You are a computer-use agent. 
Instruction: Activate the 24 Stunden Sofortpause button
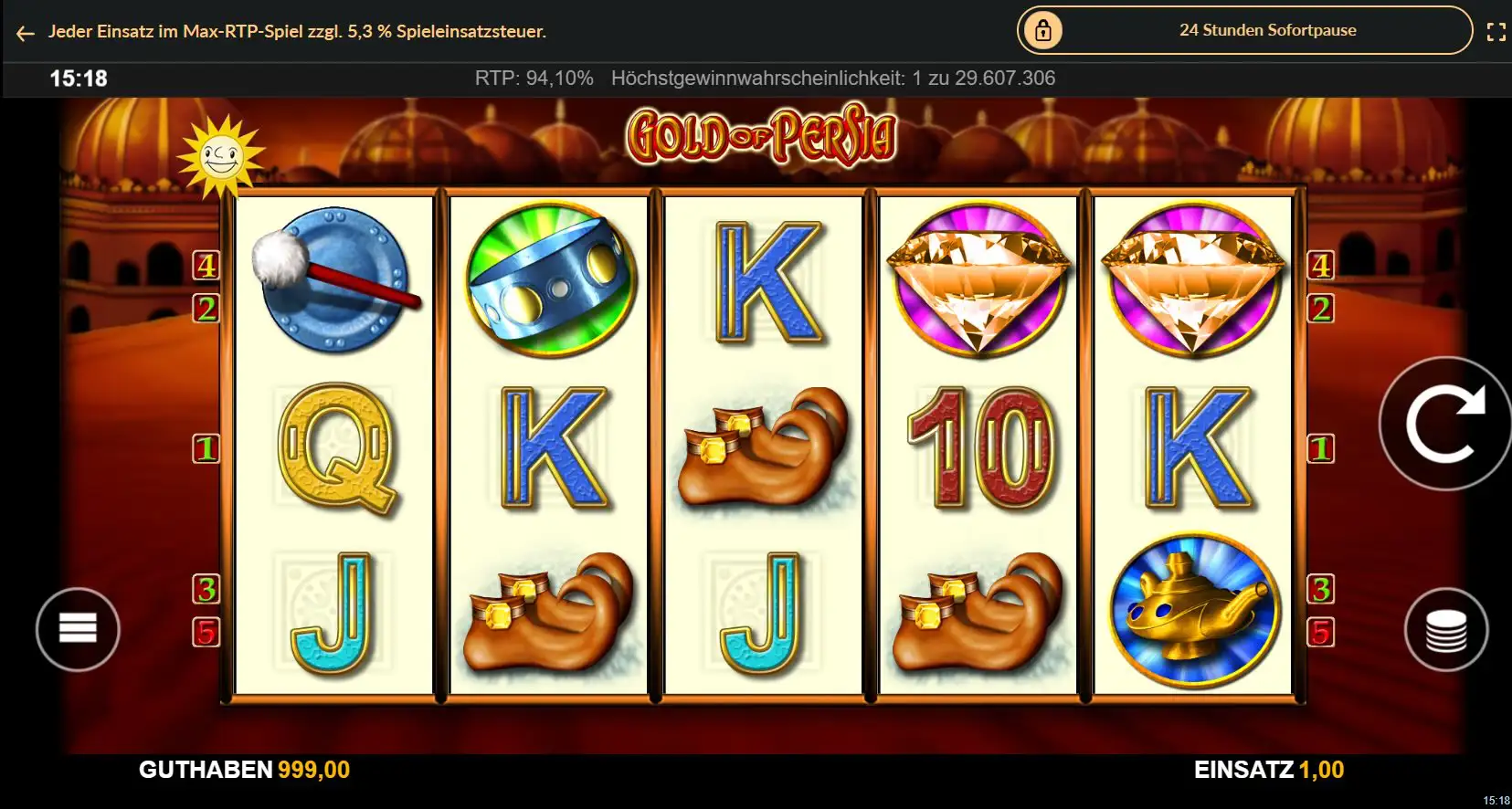coord(1244,31)
